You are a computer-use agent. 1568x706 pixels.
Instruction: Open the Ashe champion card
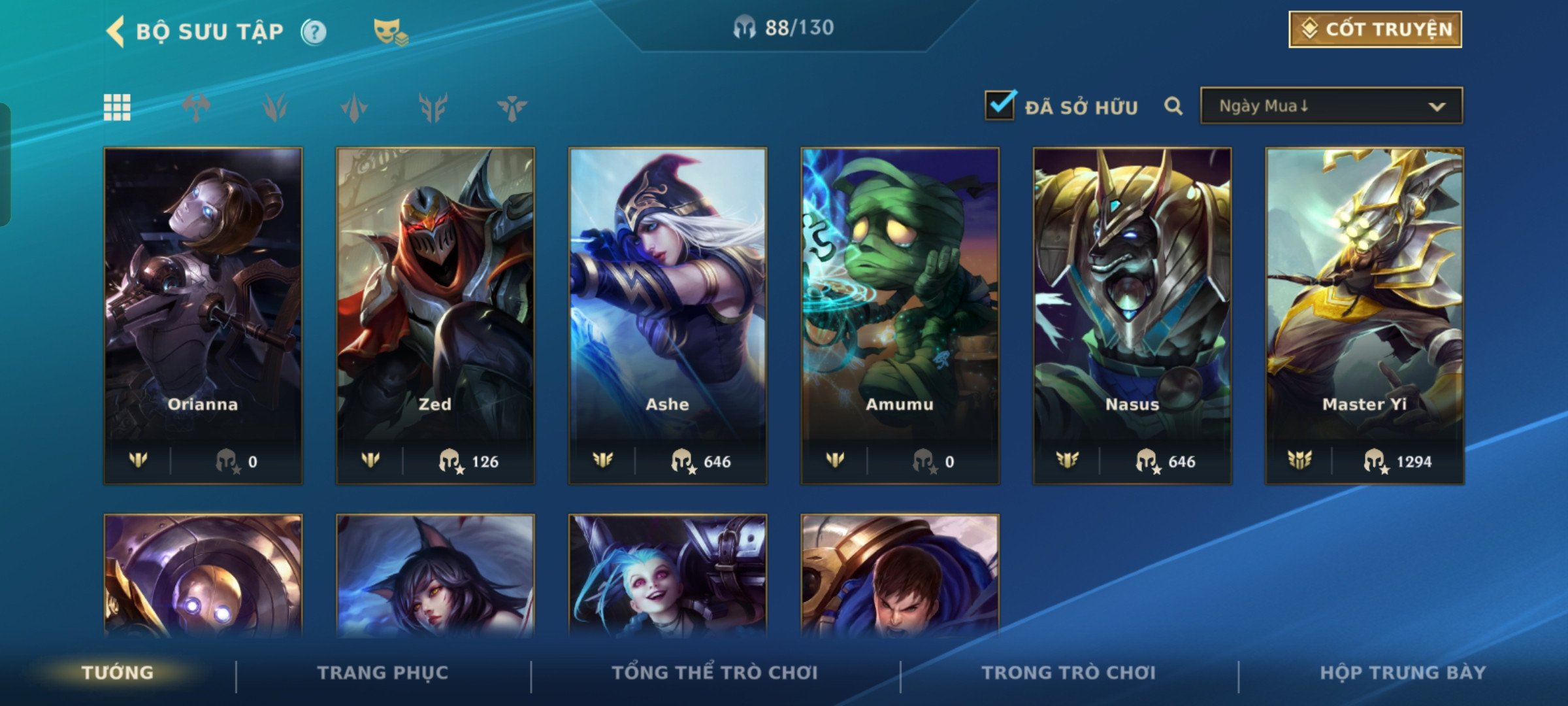pyautogui.click(x=668, y=315)
